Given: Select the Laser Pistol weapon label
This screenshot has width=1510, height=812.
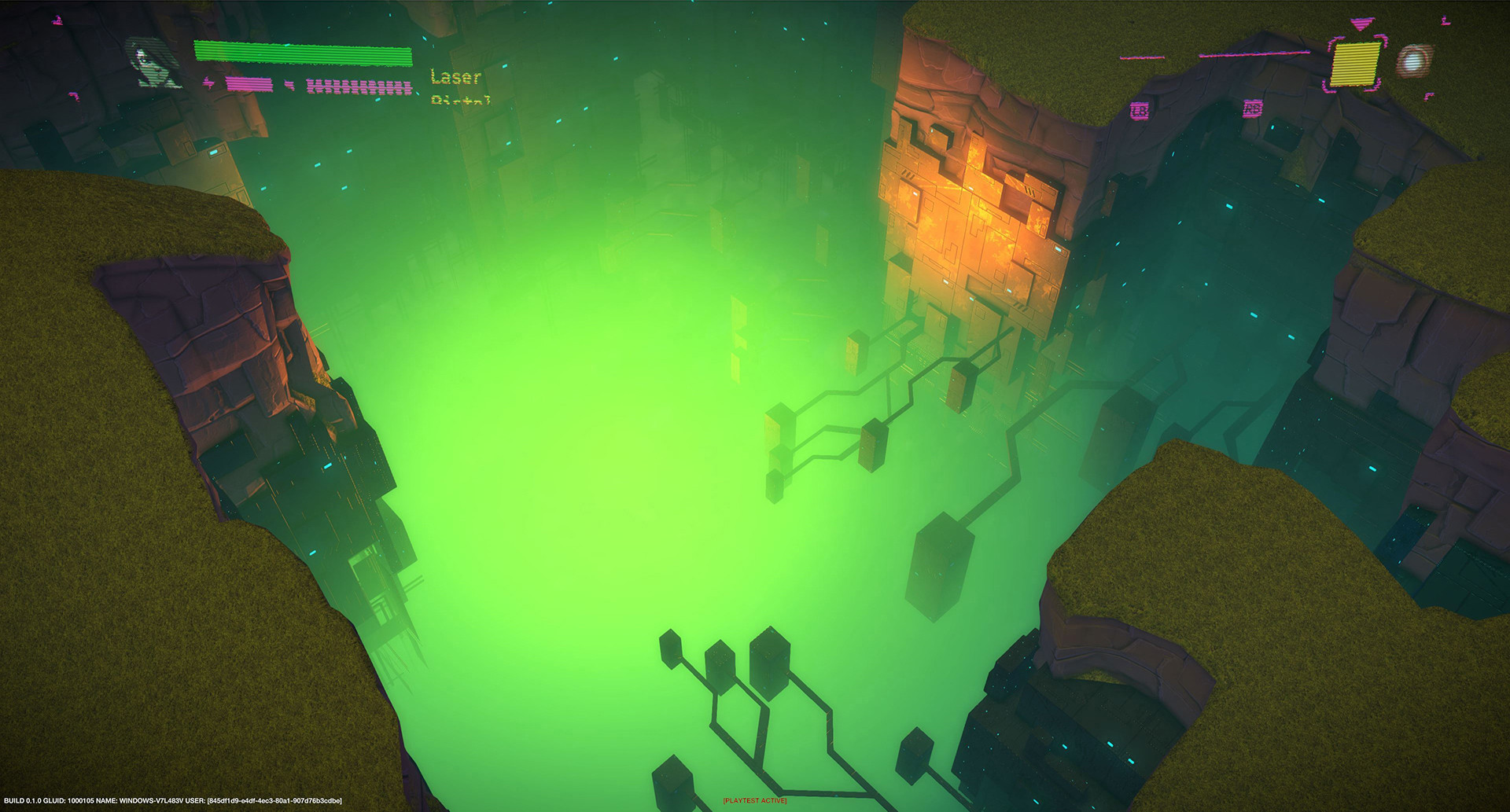Looking at the screenshot, I should pyautogui.click(x=459, y=86).
